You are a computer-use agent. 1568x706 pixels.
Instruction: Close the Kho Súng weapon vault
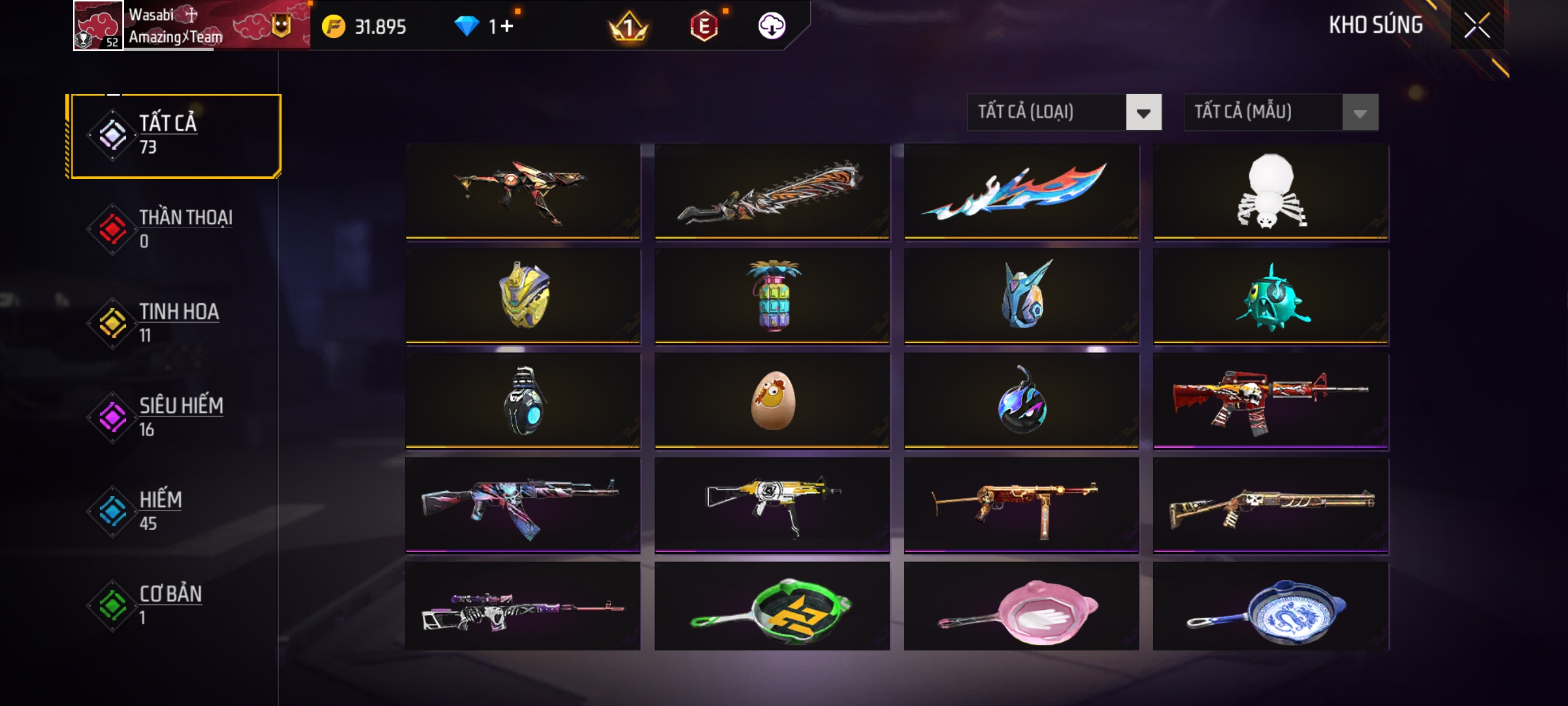(x=1477, y=26)
